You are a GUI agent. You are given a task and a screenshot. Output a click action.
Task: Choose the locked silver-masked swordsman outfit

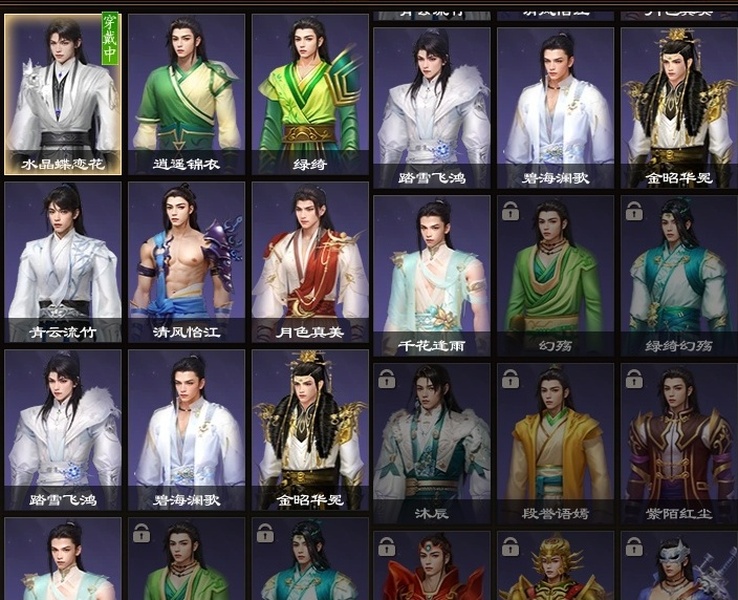679,568
